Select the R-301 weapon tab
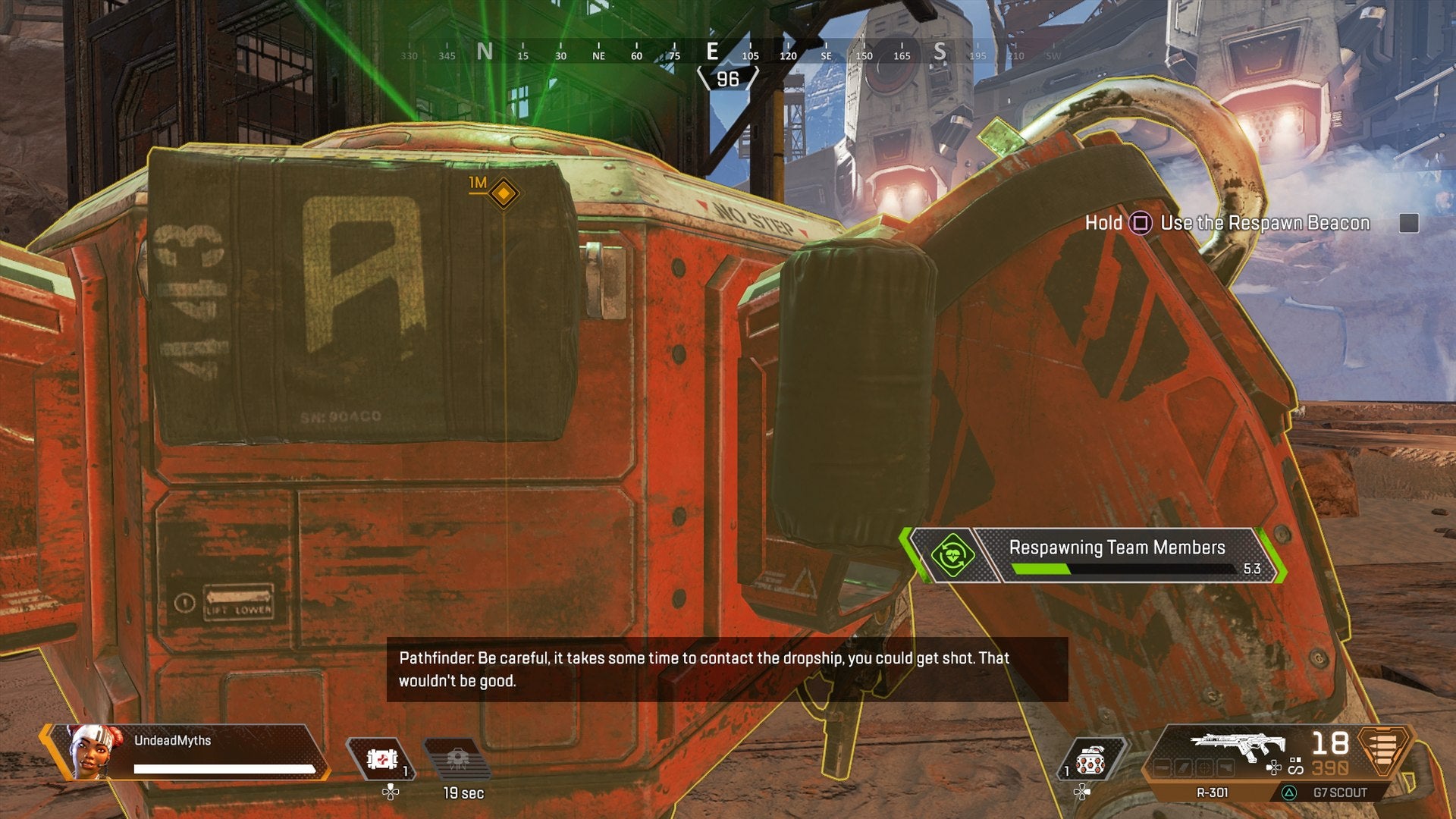Image resolution: width=1456 pixels, height=819 pixels. 1213,792
